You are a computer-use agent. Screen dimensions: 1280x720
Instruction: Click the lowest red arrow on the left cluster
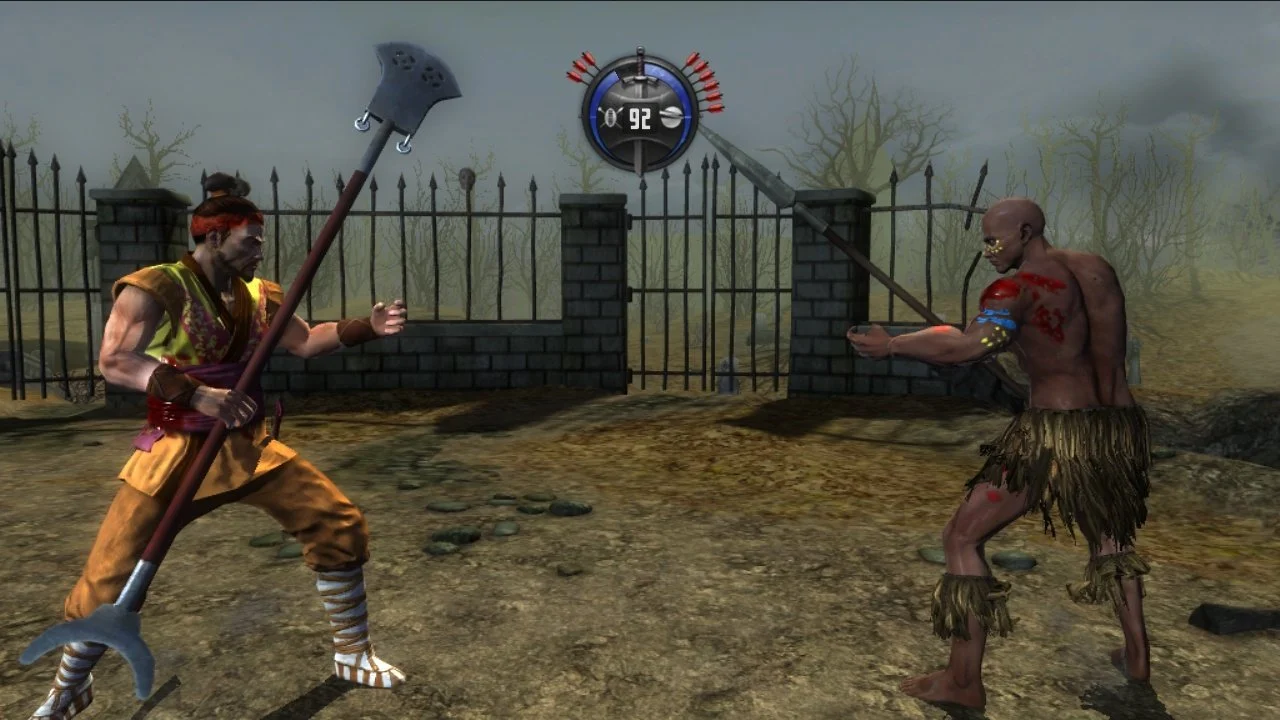(x=573, y=74)
